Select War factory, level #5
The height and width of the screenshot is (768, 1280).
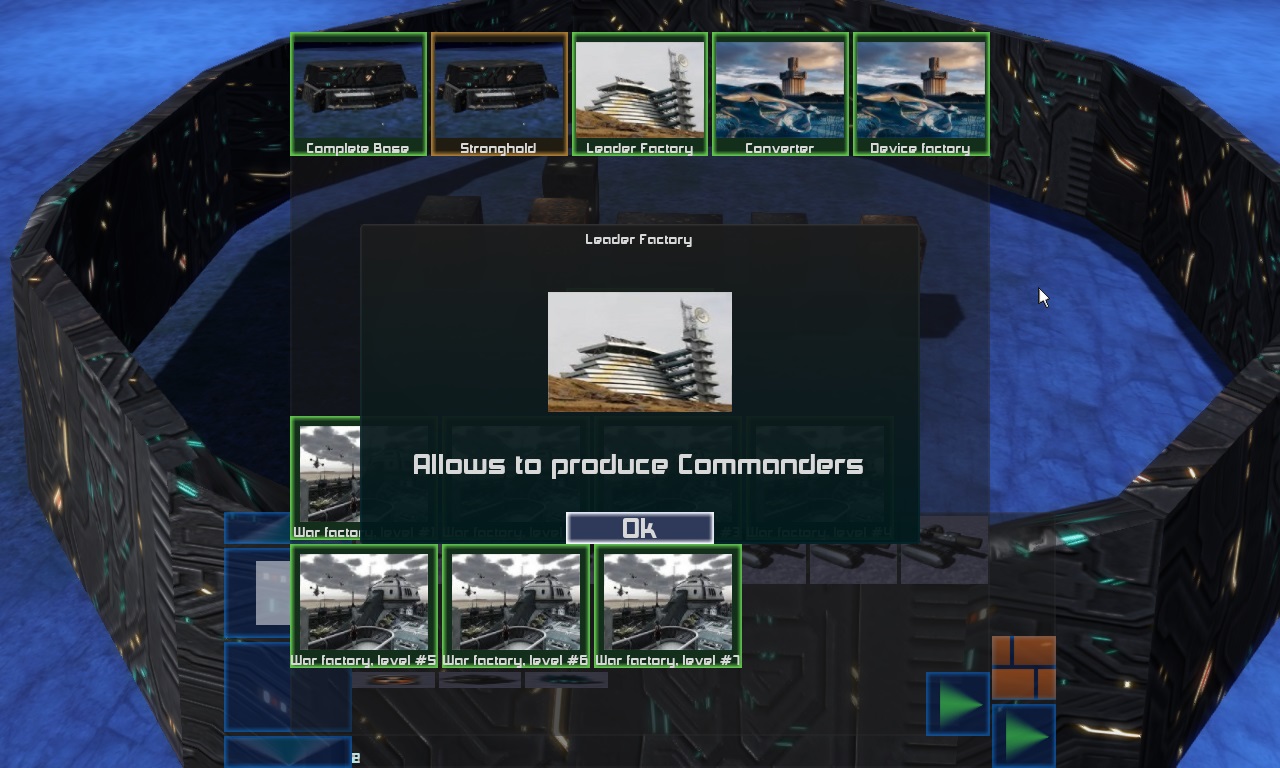click(x=364, y=605)
